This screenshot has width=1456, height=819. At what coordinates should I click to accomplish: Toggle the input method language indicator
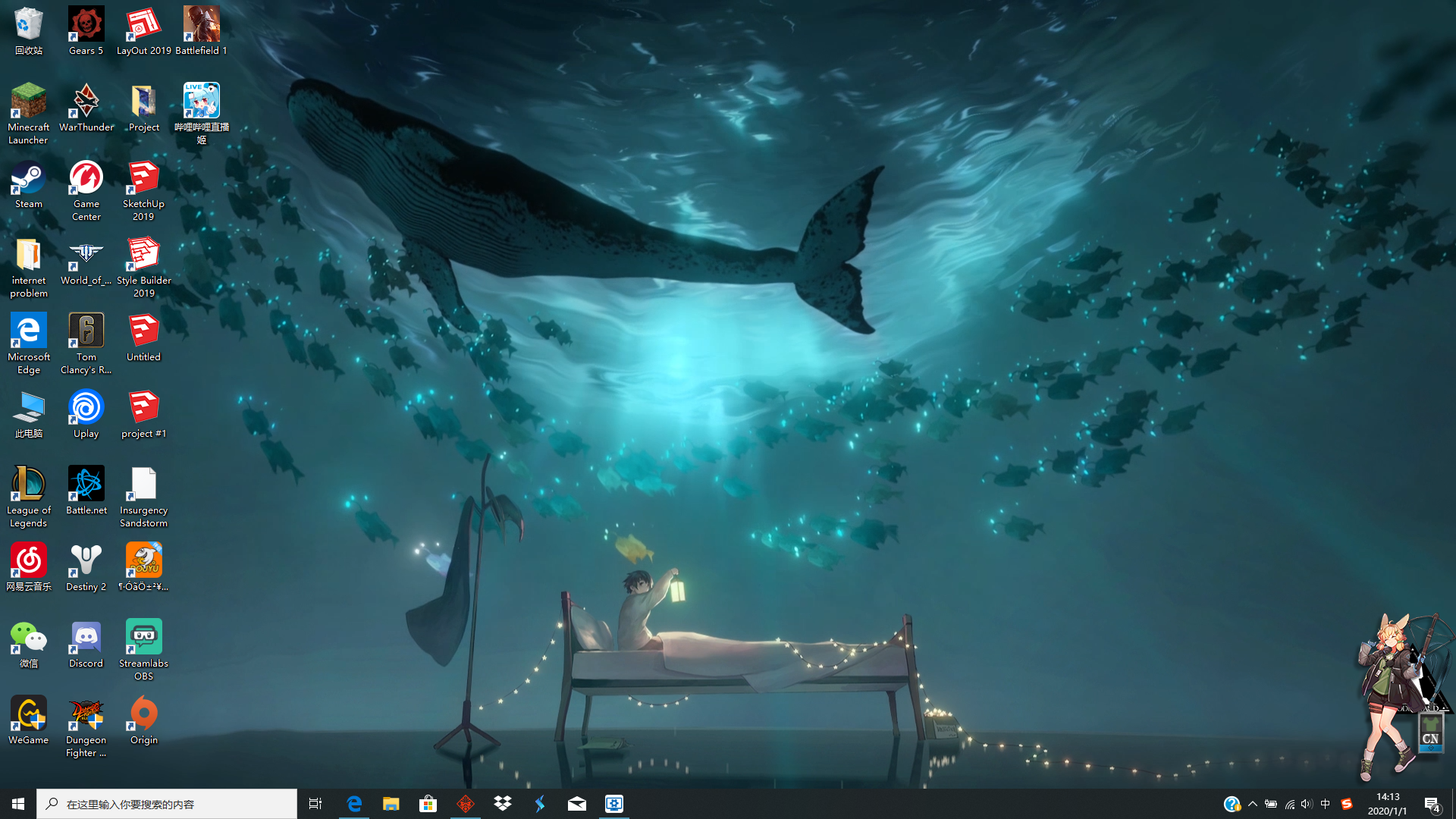coord(1324,804)
